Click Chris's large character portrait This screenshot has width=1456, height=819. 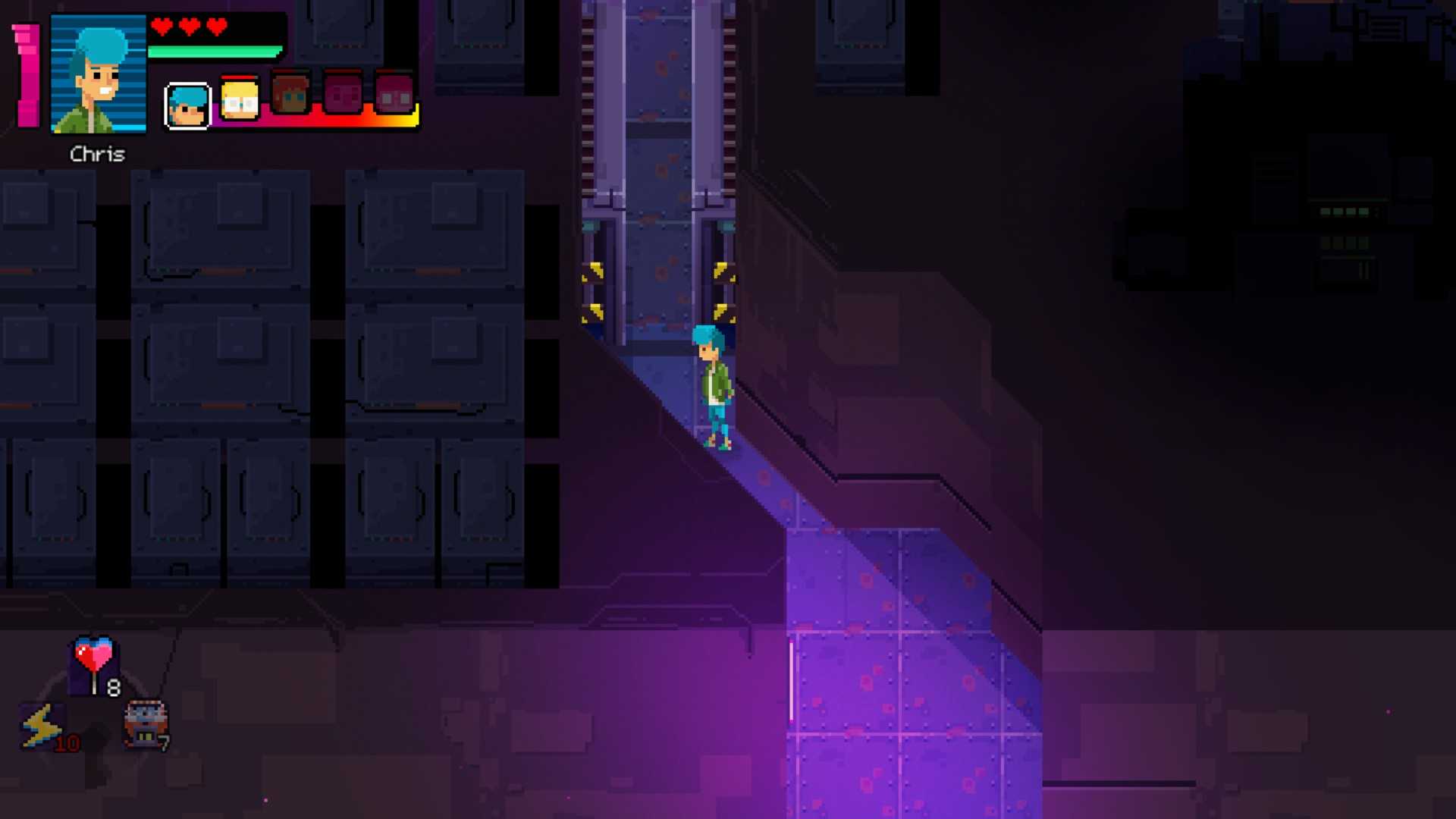(98, 74)
